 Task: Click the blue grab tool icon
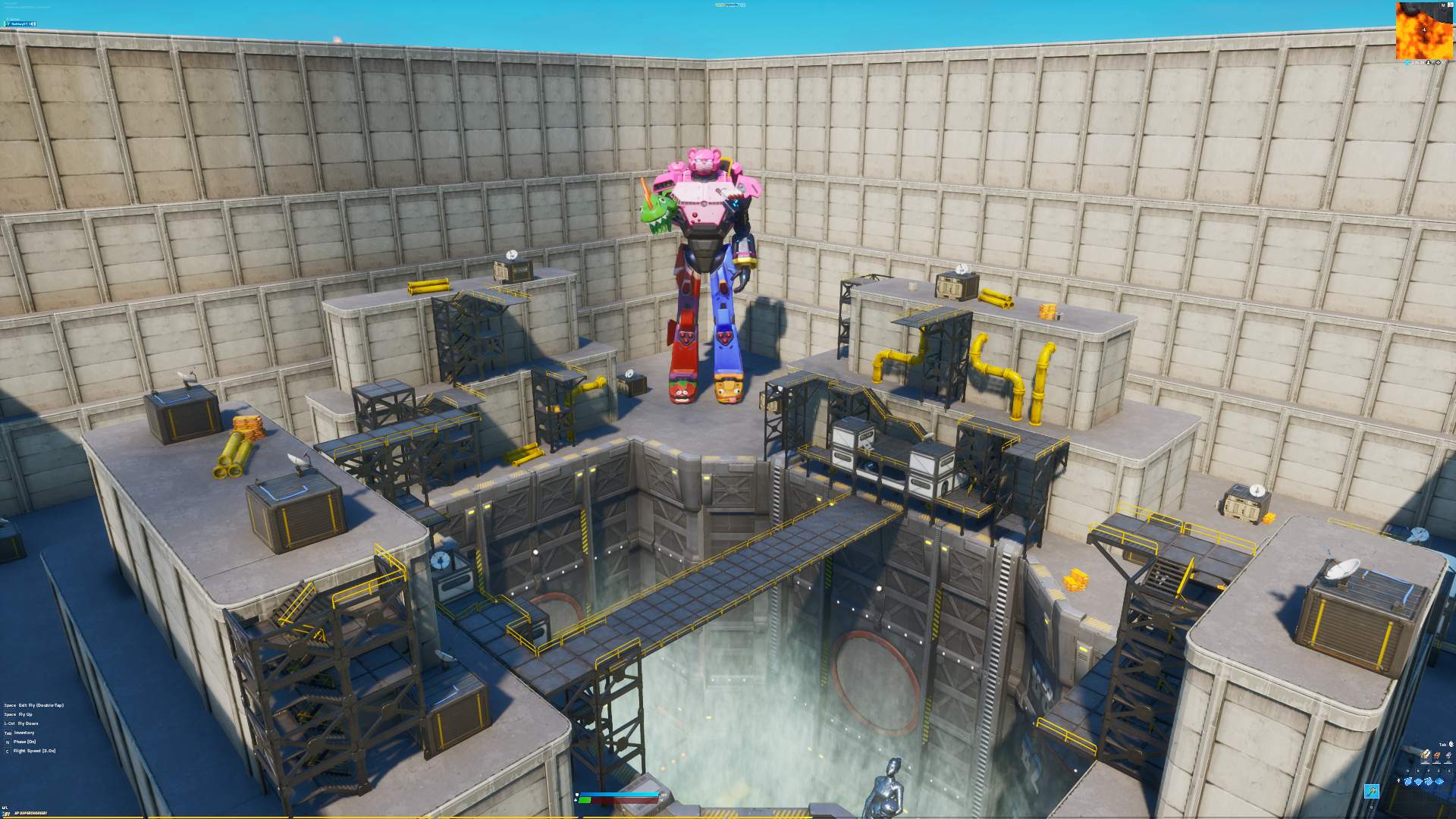pyautogui.click(x=1407, y=783)
